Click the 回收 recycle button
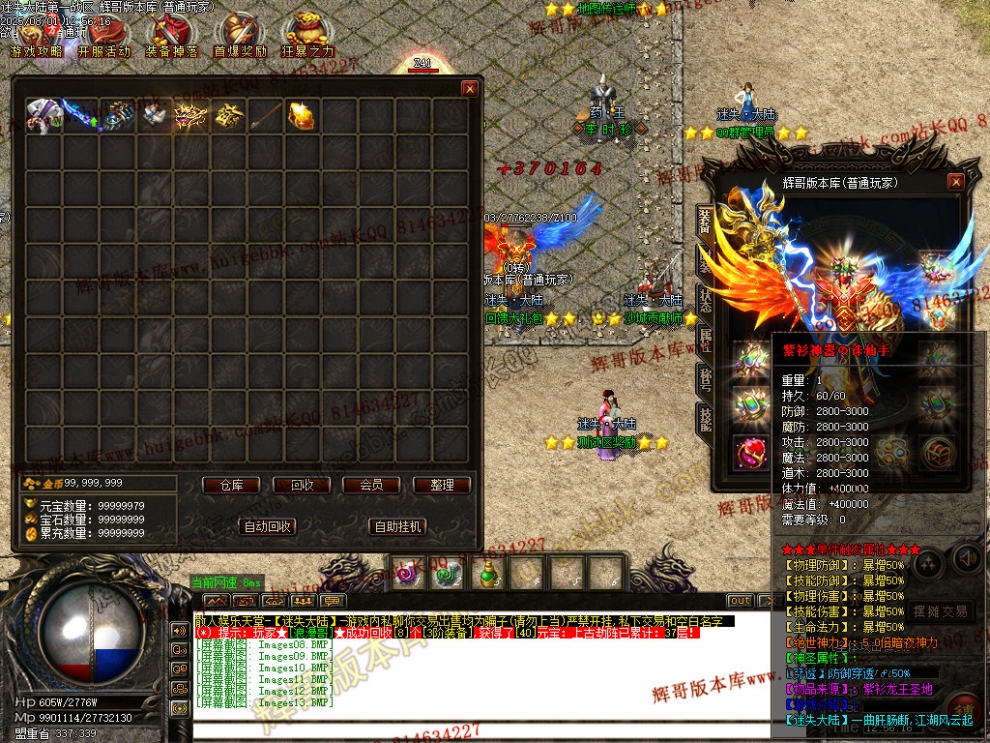Screen dimensions: 990x743 301,485
